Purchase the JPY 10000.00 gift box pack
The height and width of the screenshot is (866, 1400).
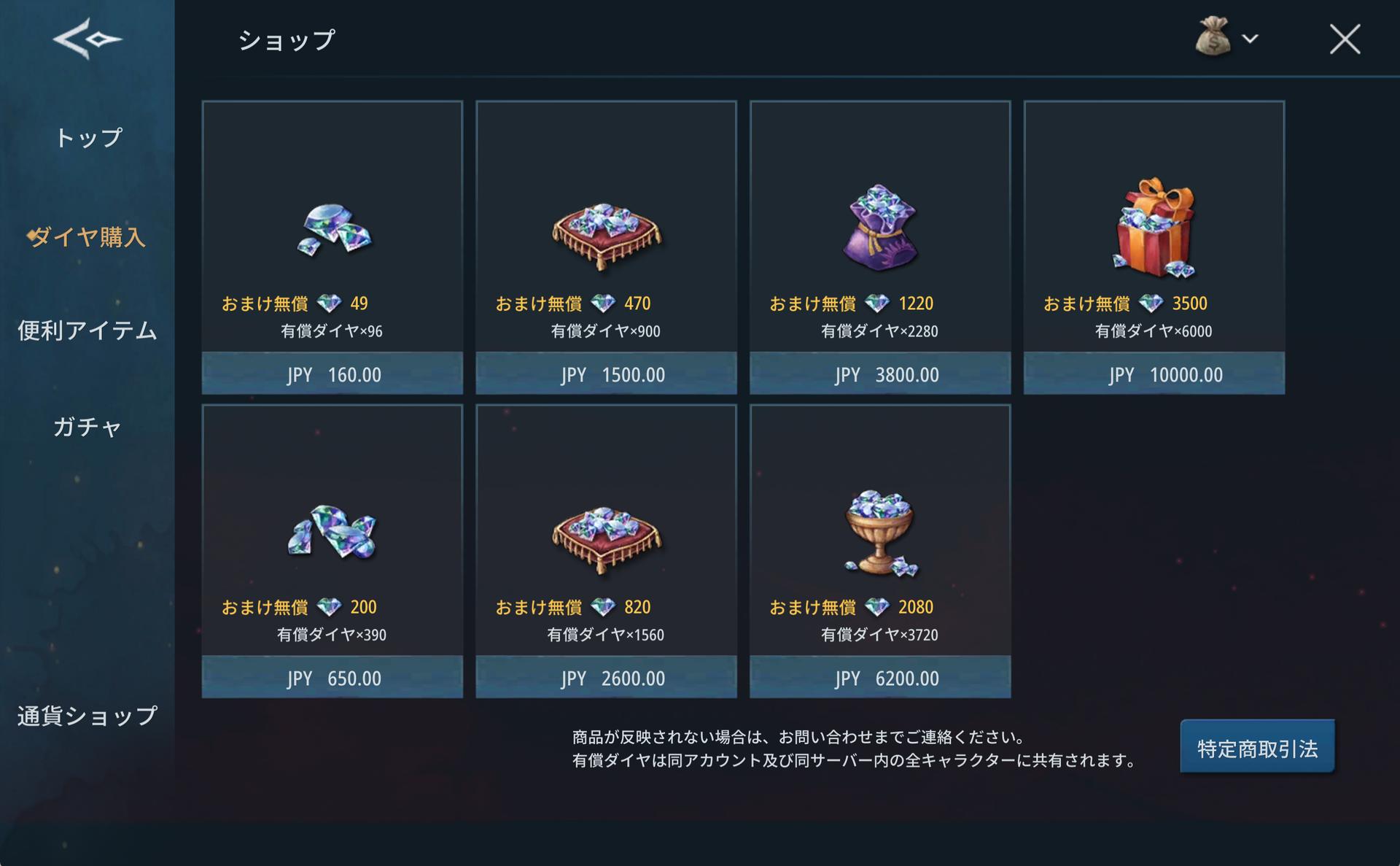(x=1154, y=374)
